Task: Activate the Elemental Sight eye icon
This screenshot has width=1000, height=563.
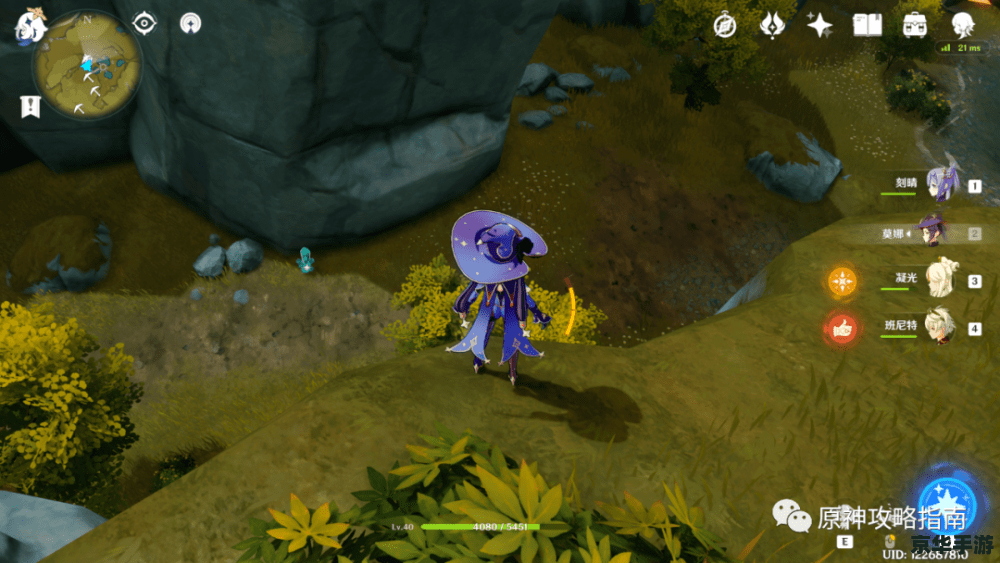Action: (145, 23)
